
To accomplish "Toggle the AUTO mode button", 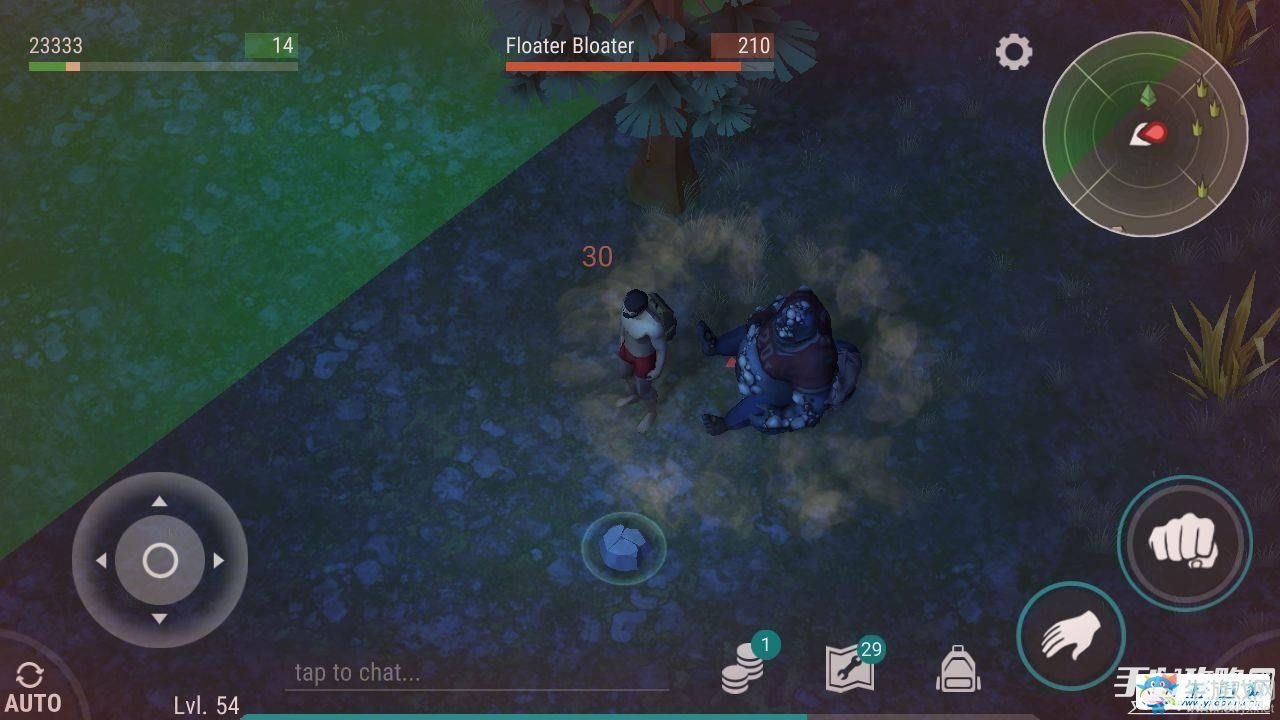I will pos(32,687).
